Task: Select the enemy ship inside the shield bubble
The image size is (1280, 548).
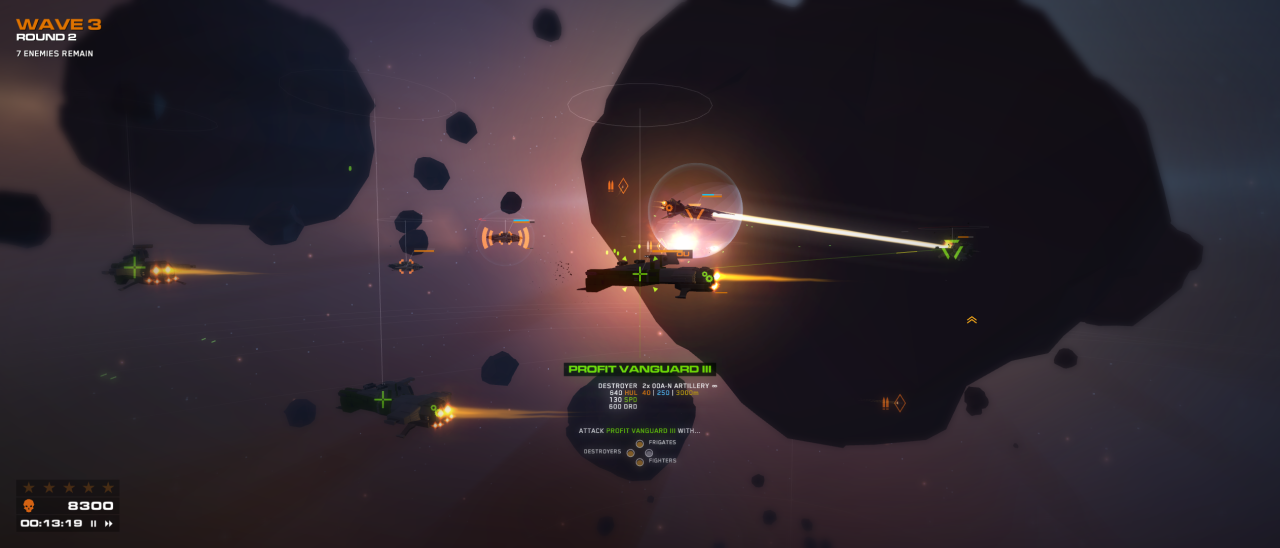Action: coord(687,209)
